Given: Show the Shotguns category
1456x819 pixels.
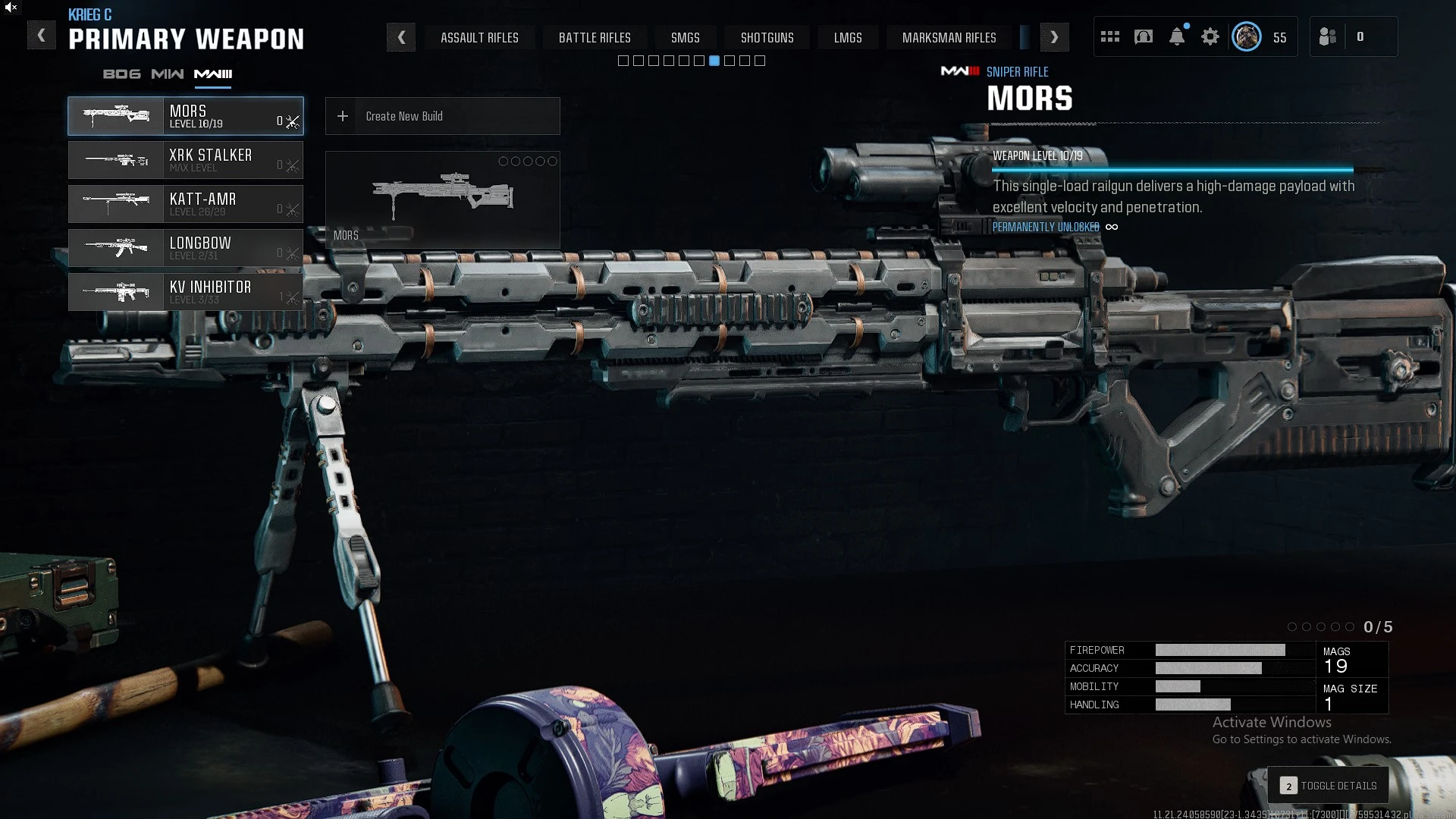Looking at the screenshot, I should point(767,37).
